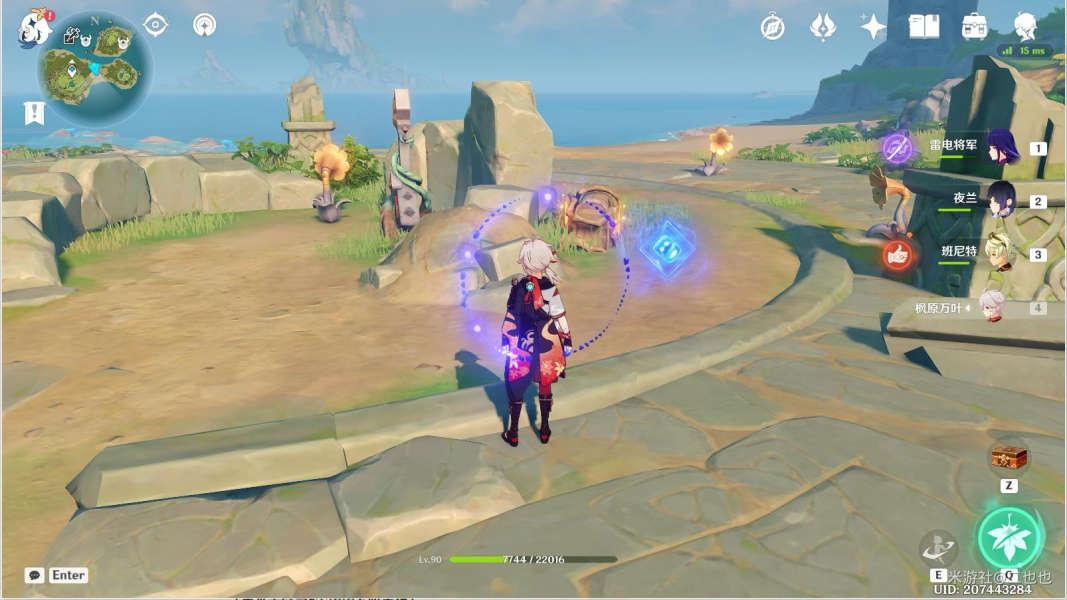Open the chat via the speech bubble icon
Image resolution: width=1067 pixels, height=600 pixels.
(35, 575)
